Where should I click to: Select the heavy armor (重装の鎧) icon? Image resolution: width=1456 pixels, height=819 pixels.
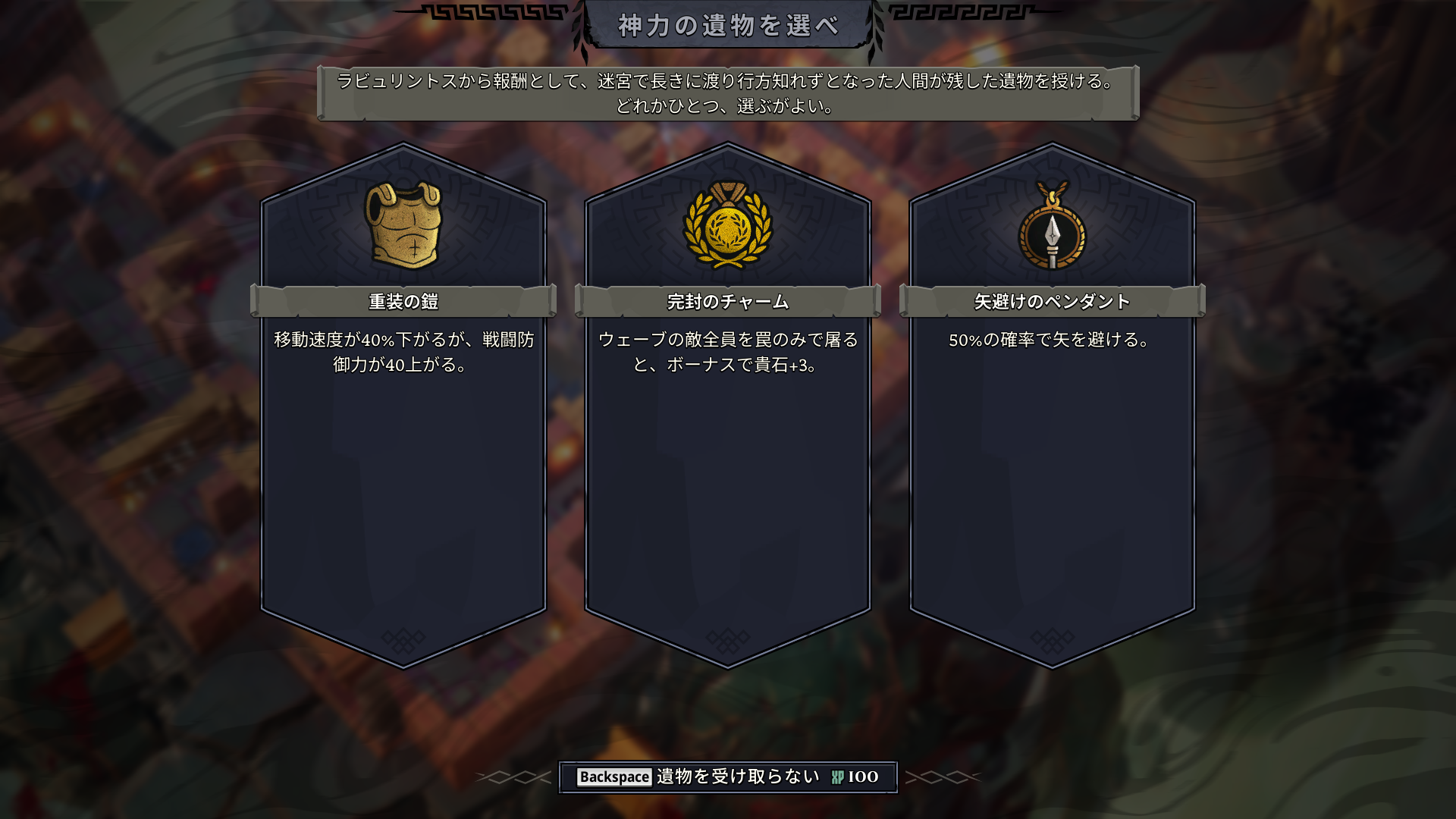(x=404, y=225)
